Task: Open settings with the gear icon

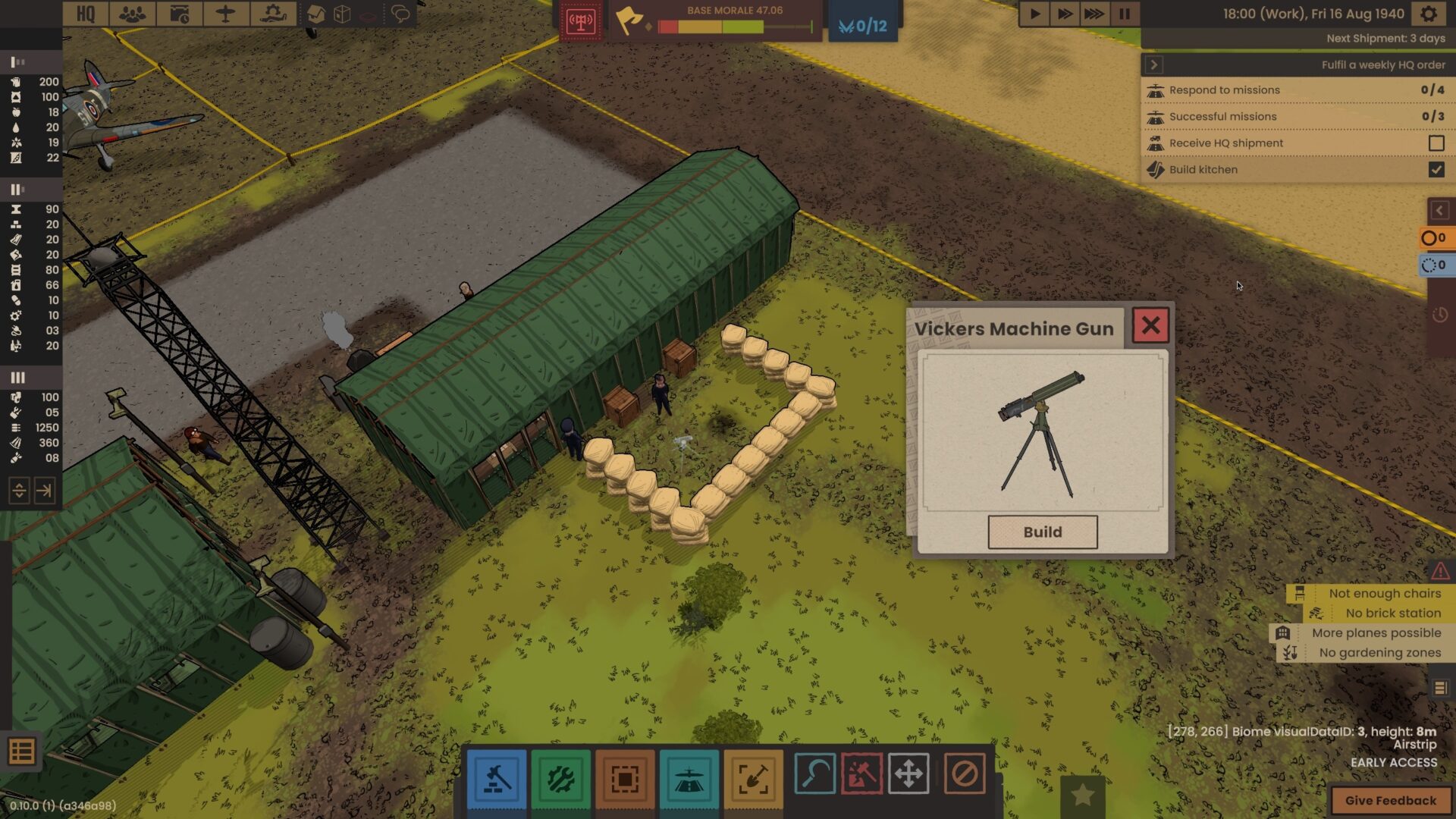Action: [1429, 14]
